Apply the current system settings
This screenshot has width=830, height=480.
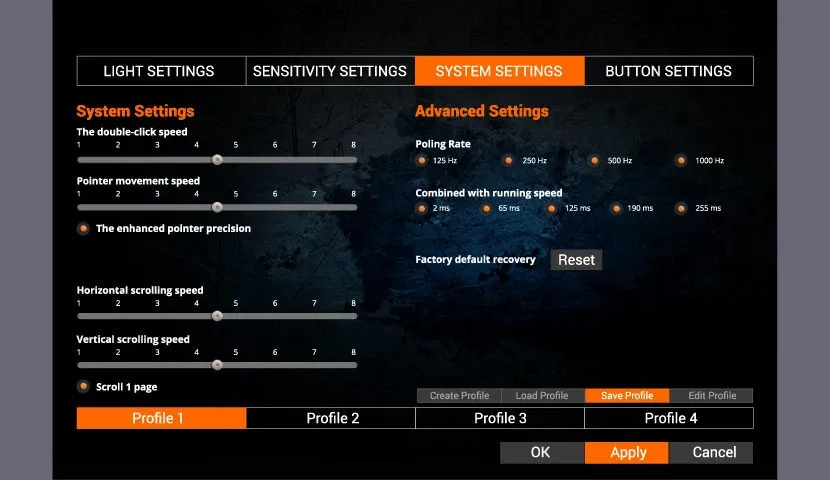coord(628,452)
